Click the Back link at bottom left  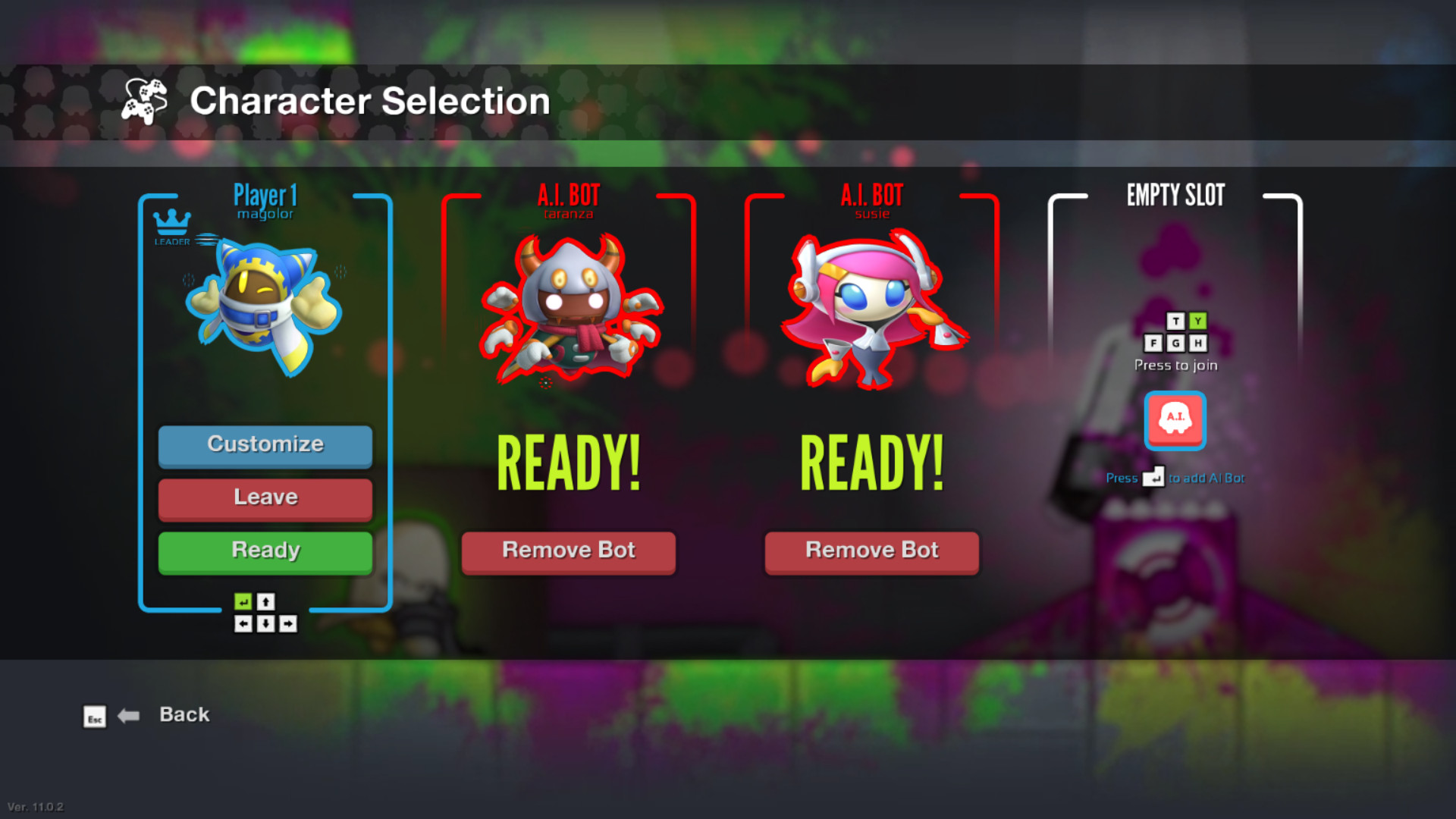pyautogui.click(x=184, y=714)
